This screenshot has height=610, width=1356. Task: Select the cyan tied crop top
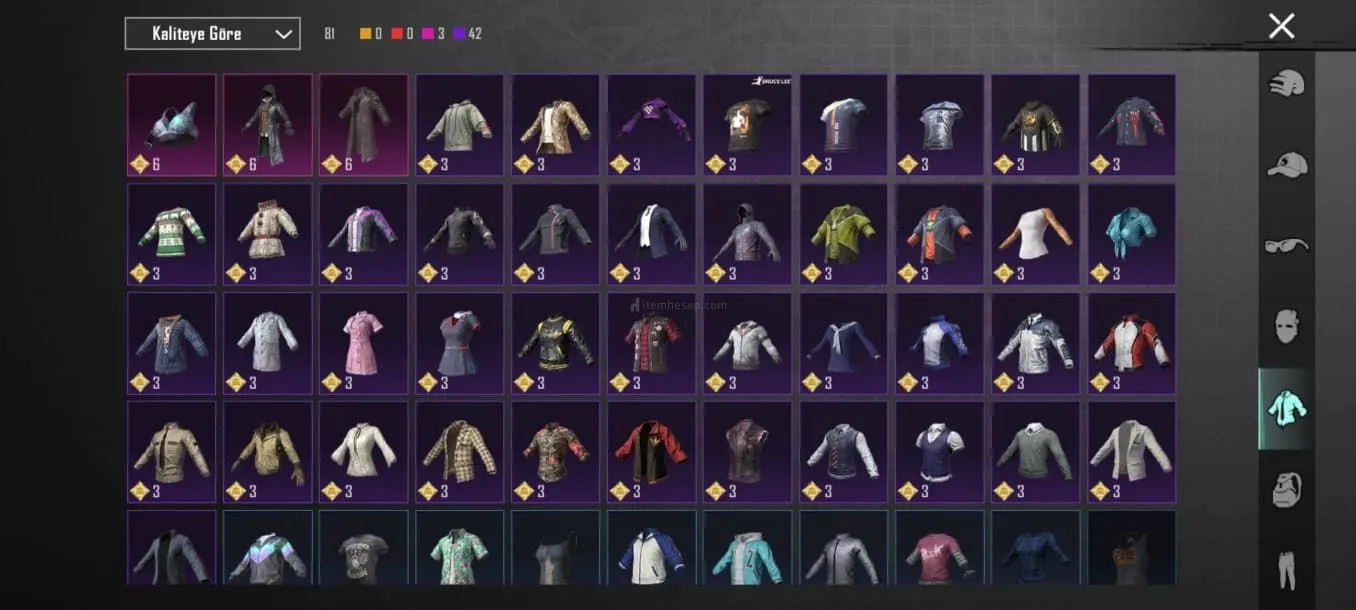(x=1131, y=234)
